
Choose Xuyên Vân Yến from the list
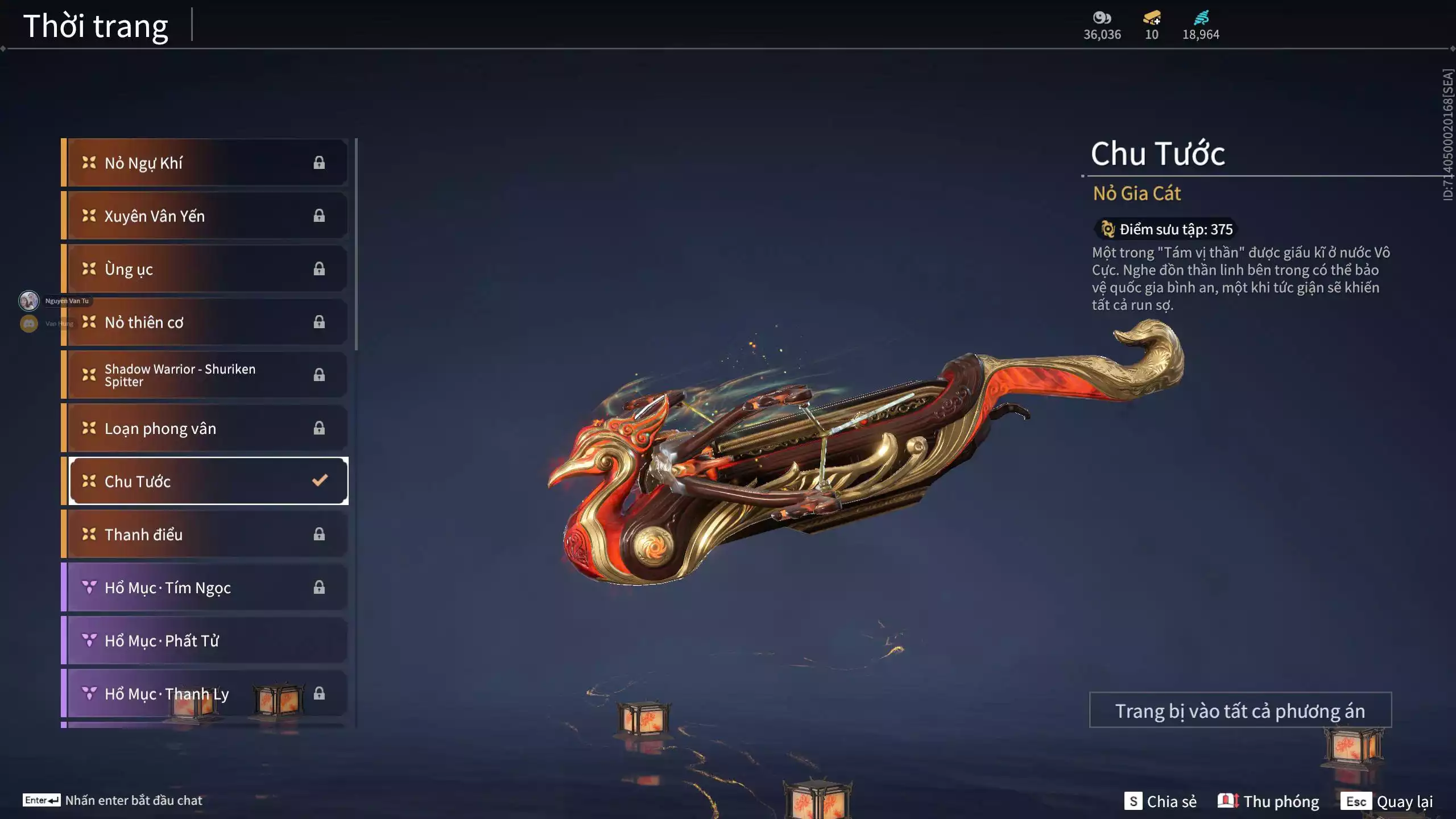pos(205,216)
